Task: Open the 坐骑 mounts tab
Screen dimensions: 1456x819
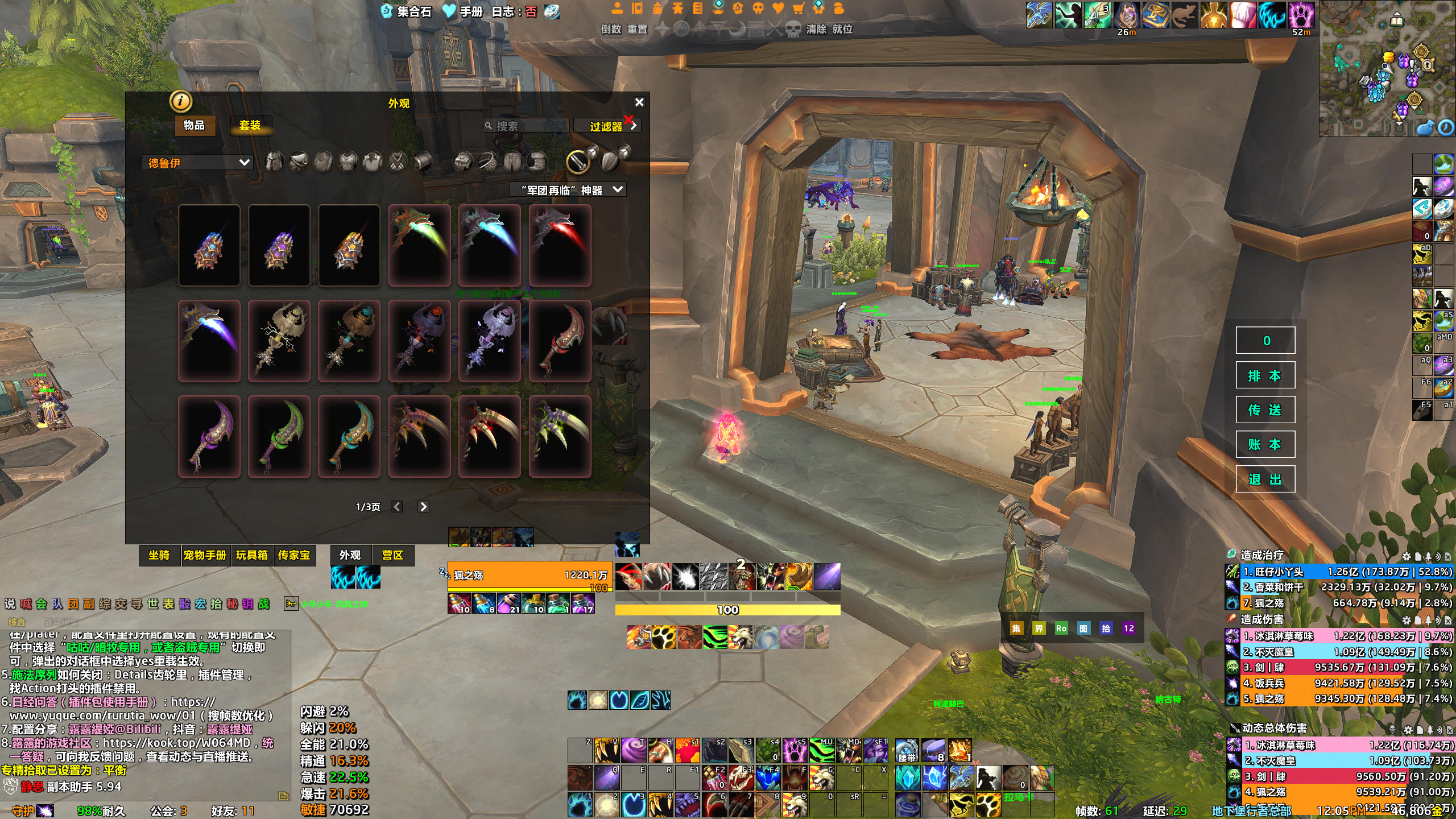Action: 159,555
